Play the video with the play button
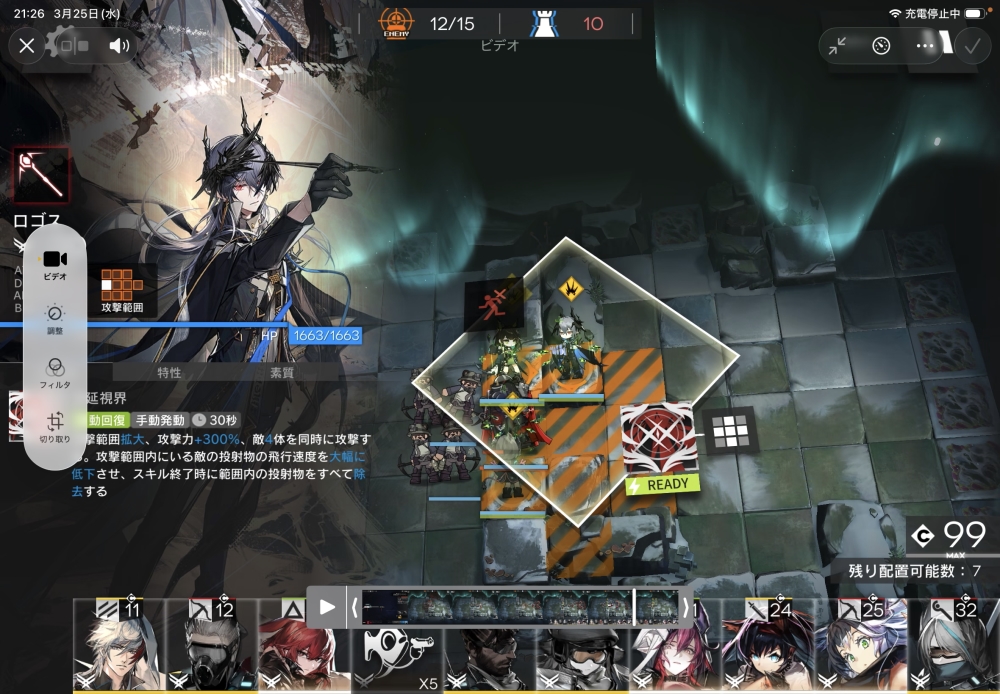1000x694 pixels. coord(327,606)
